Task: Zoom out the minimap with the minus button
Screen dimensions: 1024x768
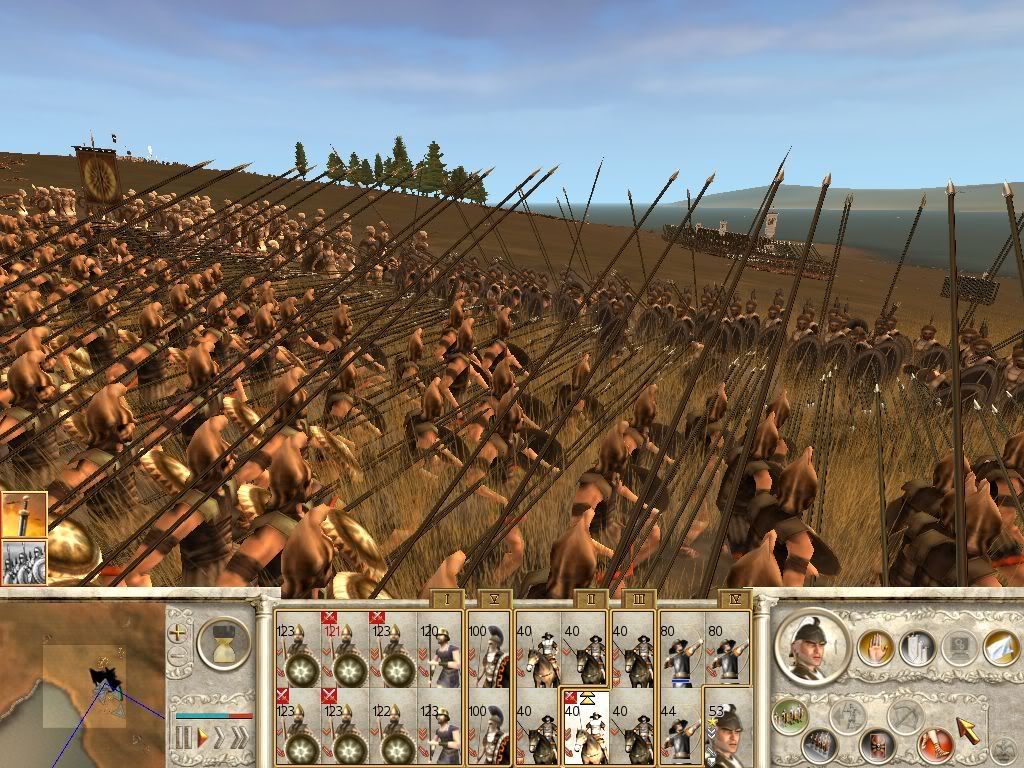Action: 178,657
